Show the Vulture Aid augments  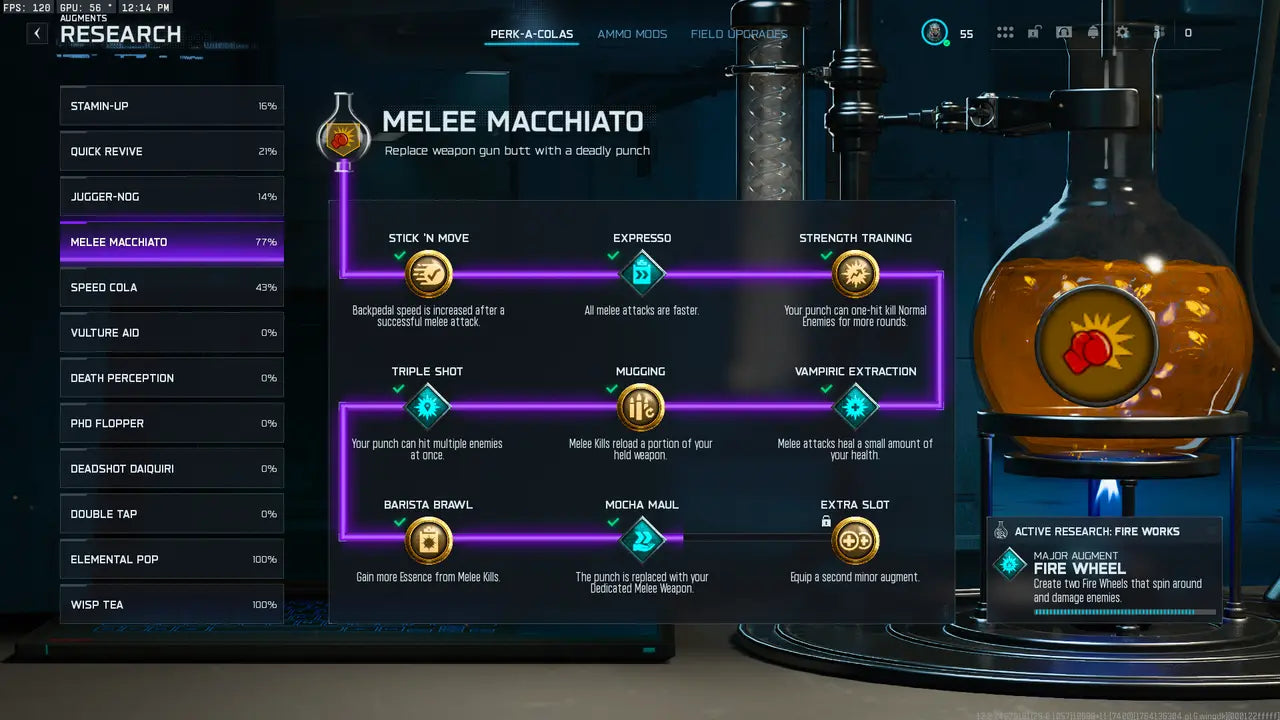click(x=172, y=333)
